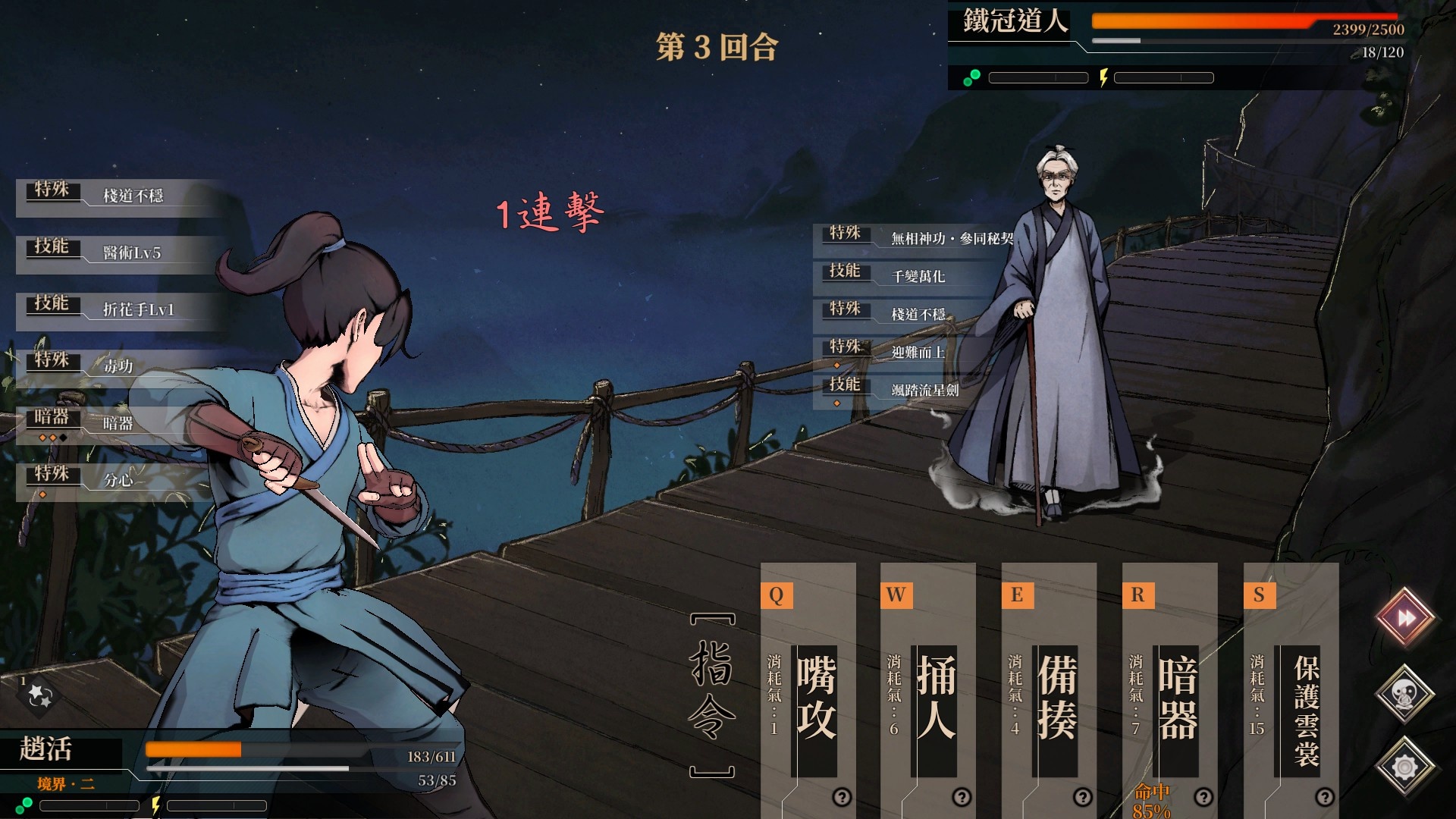Open the yin-yang diamond button
The image size is (1456, 819).
click(1405, 693)
